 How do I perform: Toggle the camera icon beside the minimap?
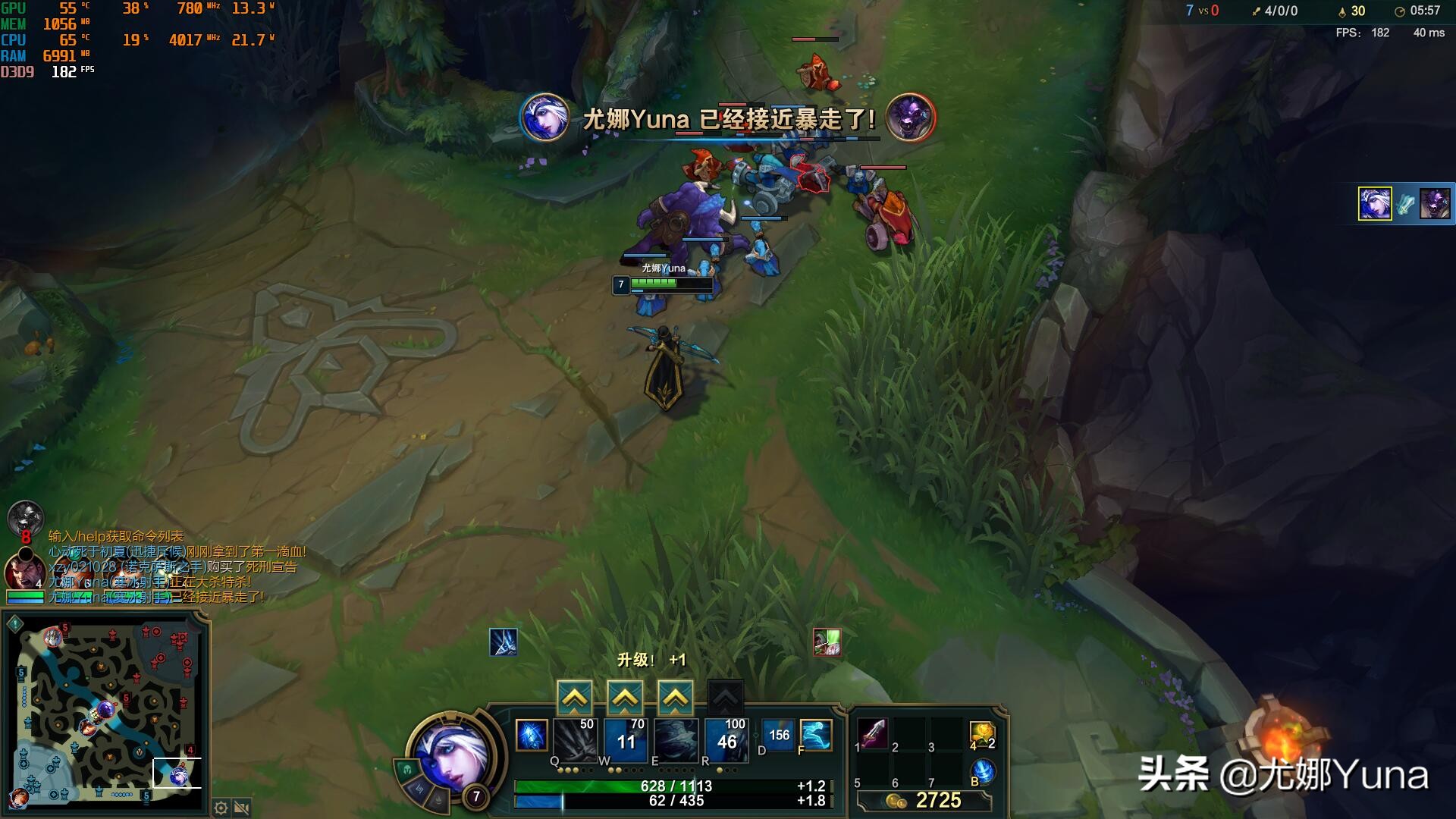242,808
